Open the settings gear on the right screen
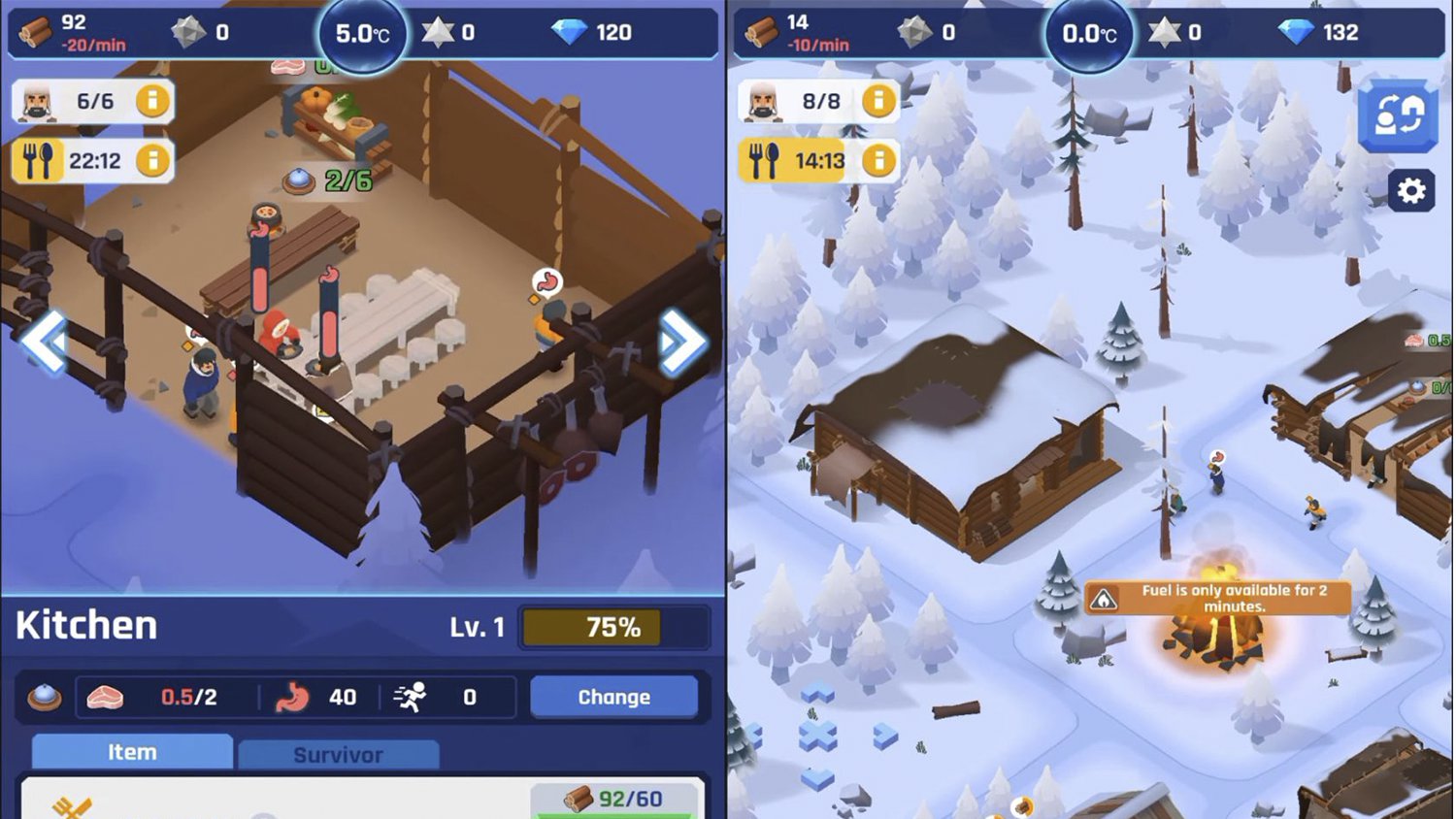This screenshot has height=819, width=1456. coord(1413,191)
